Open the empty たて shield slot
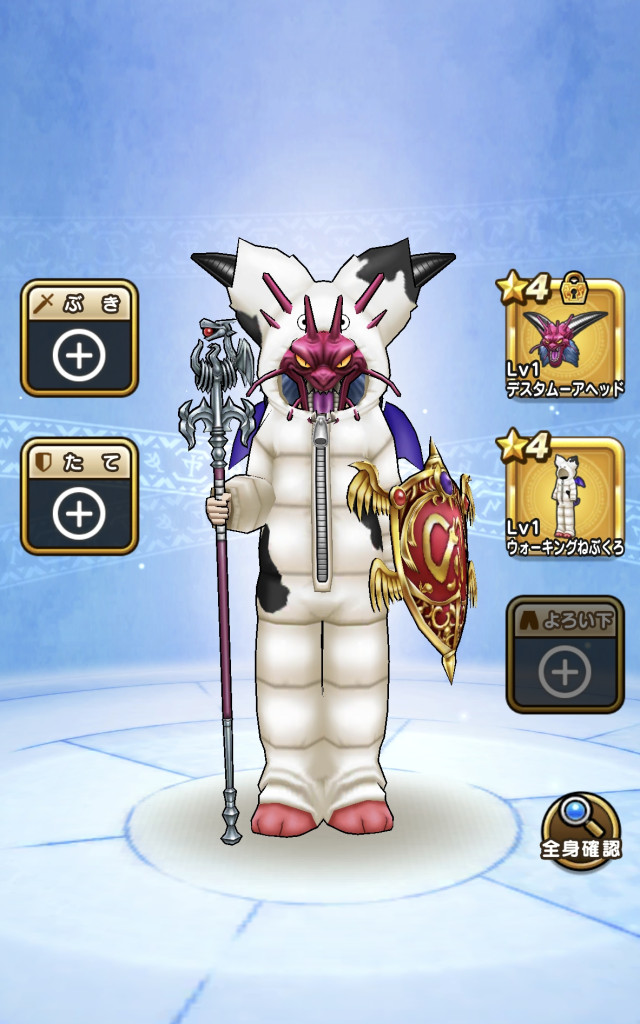 tap(79, 497)
